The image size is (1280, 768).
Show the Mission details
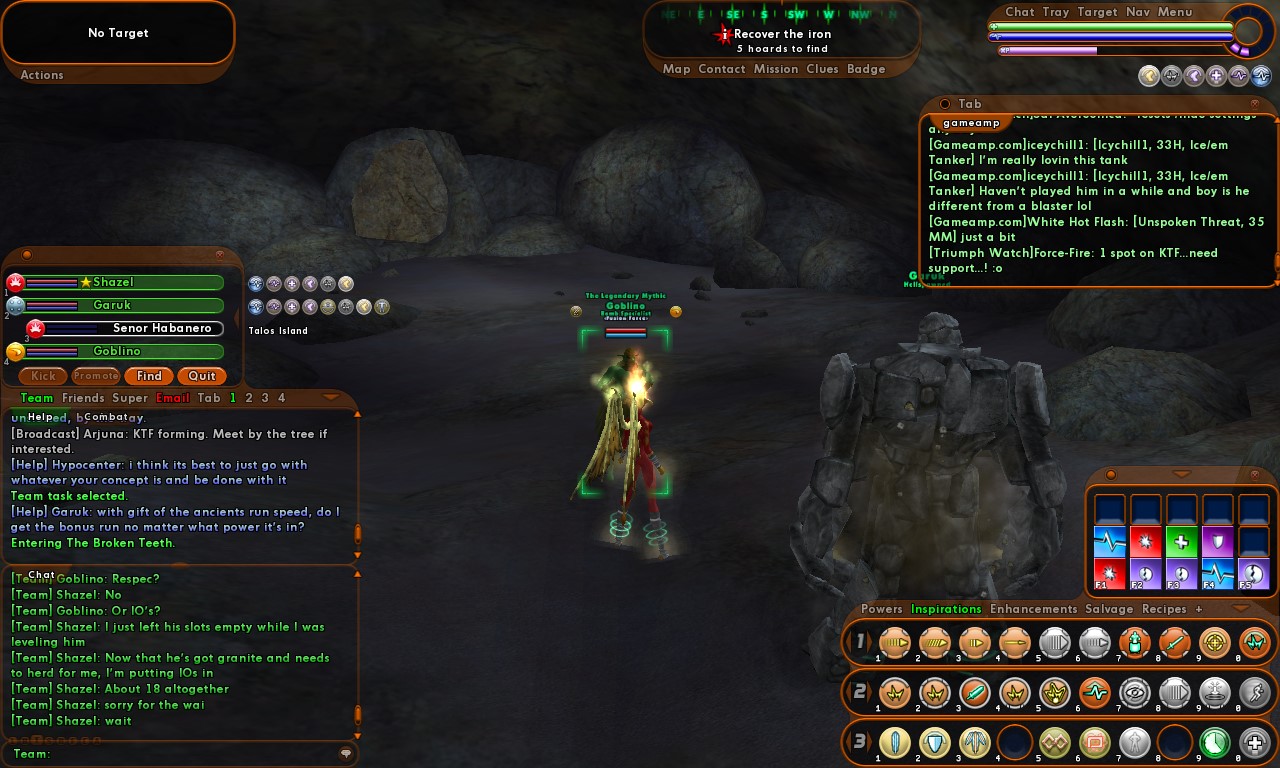776,69
